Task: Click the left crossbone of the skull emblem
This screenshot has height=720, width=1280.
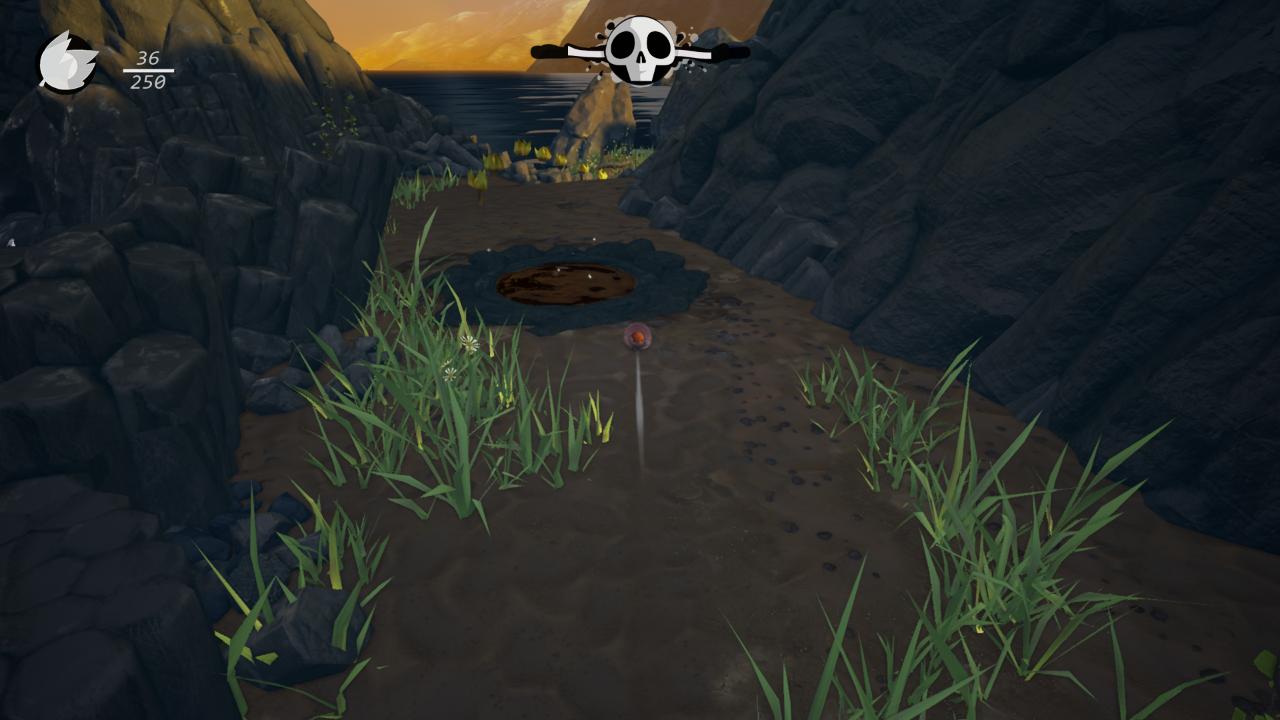Action: pyautogui.click(x=553, y=50)
